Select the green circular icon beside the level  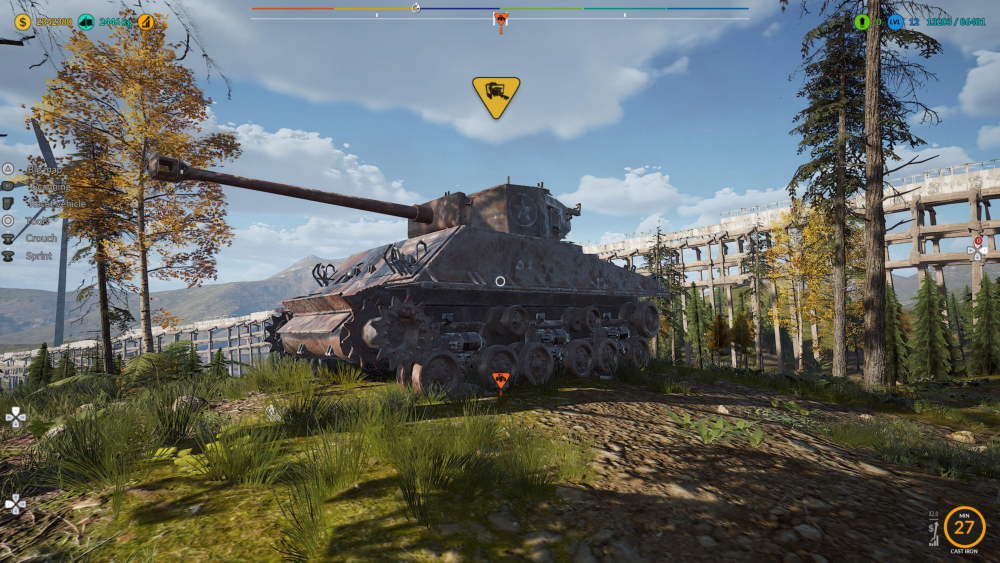coord(862,21)
